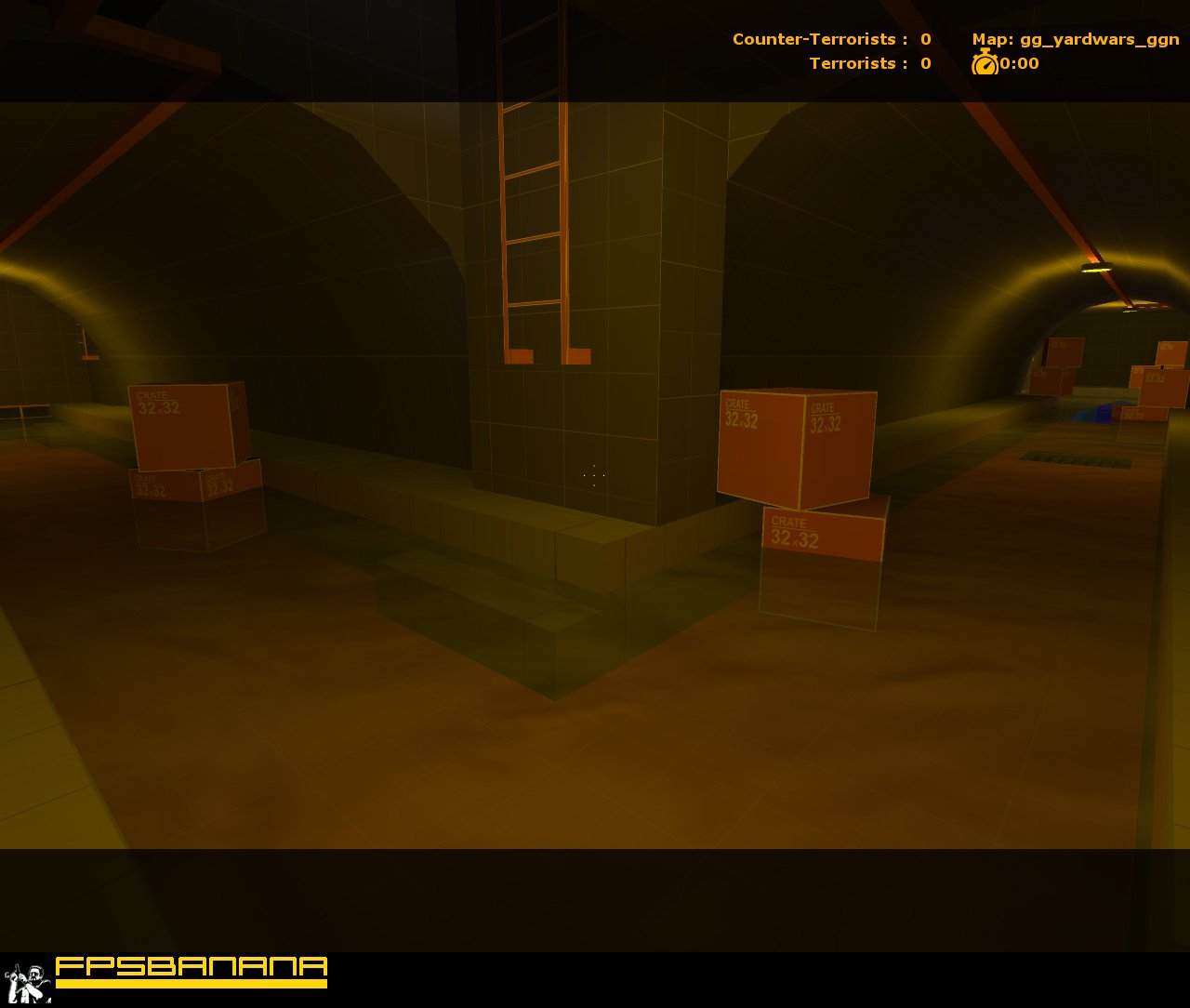Click the map name gg_yardwars_ggn text
1190x1008 pixels.
[1102, 39]
